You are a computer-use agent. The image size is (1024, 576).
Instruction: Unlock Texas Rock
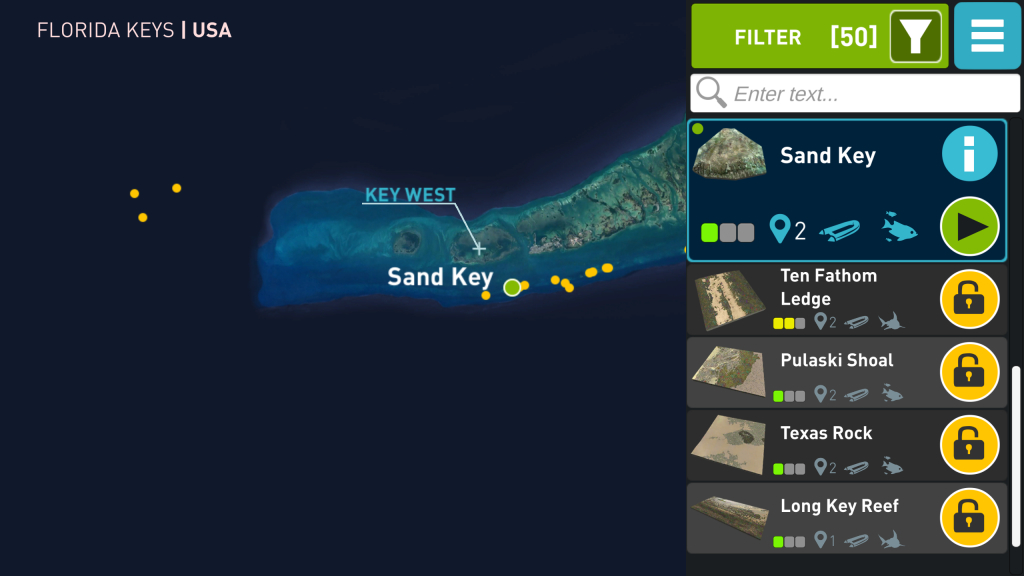969,445
